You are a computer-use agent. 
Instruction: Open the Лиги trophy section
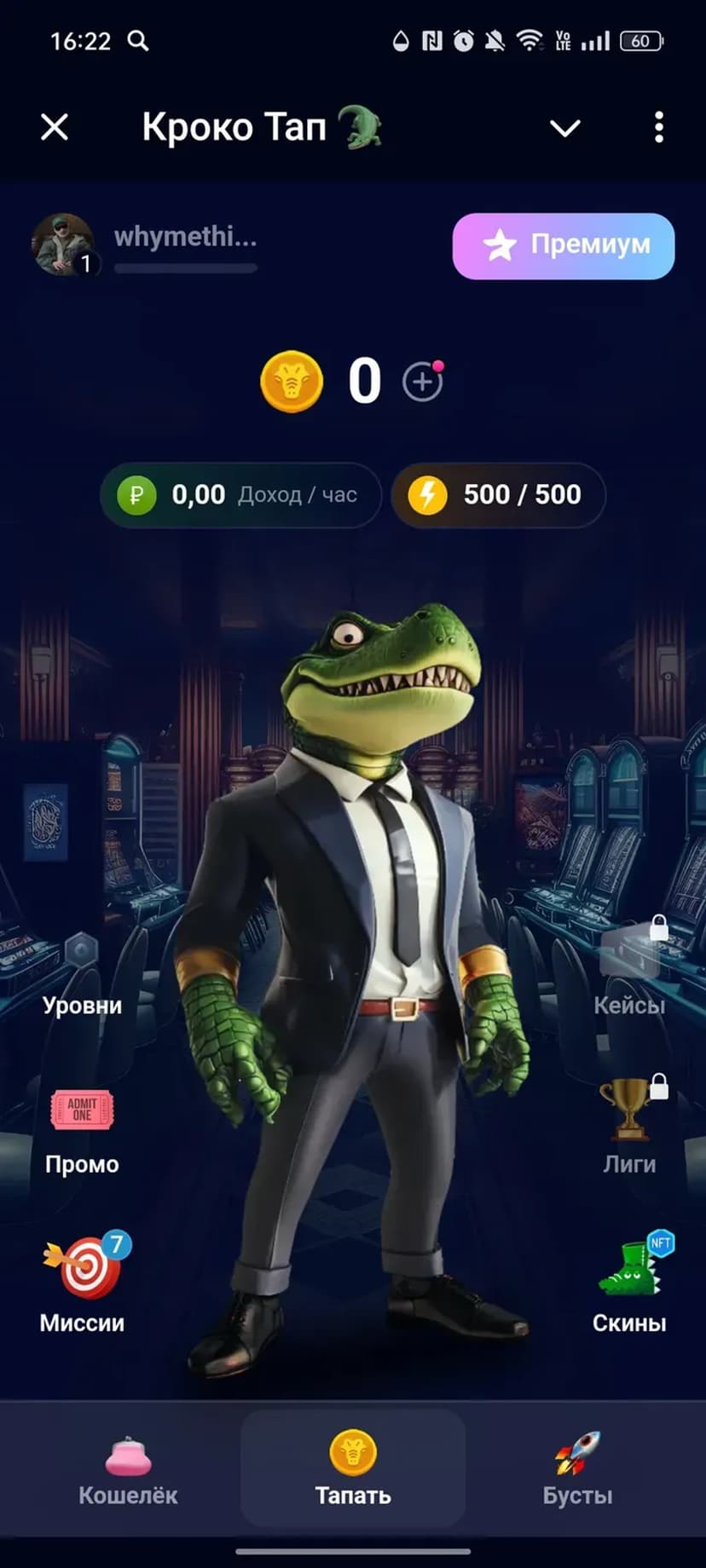tap(630, 1127)
